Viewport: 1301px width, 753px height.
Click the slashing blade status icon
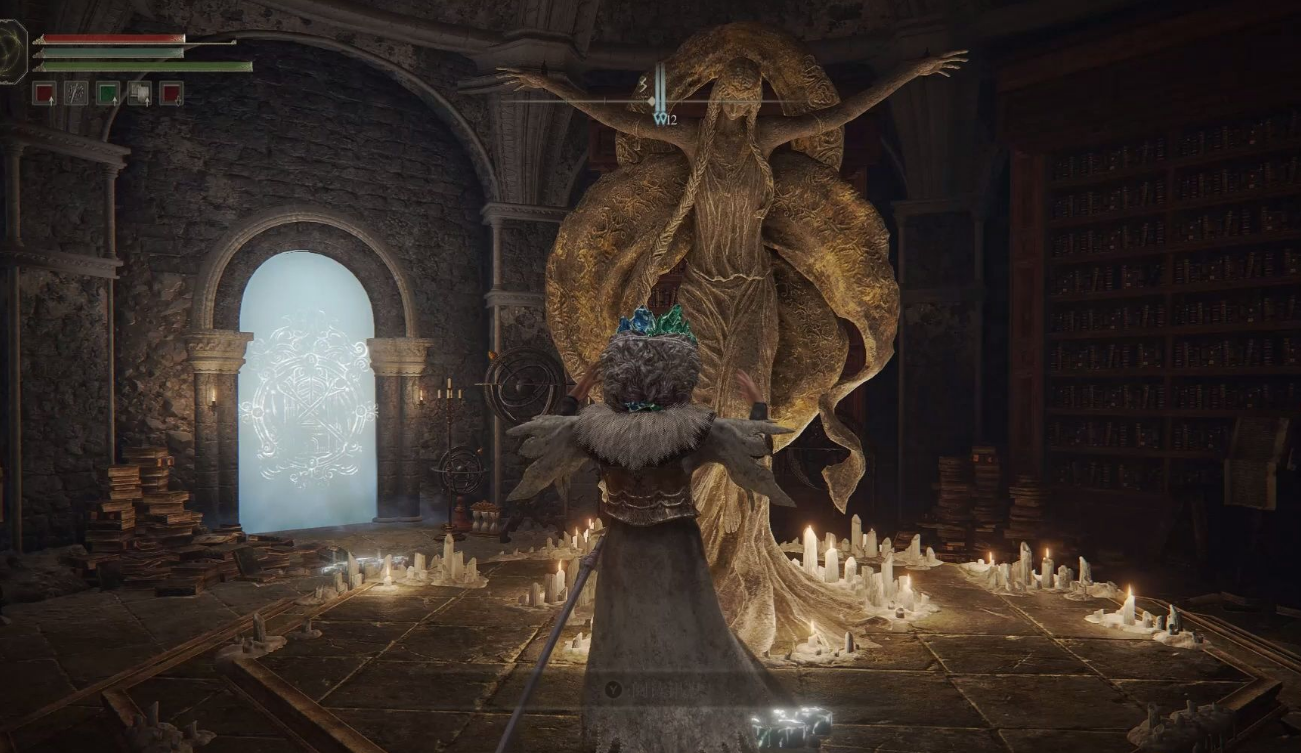coord(76,93)
